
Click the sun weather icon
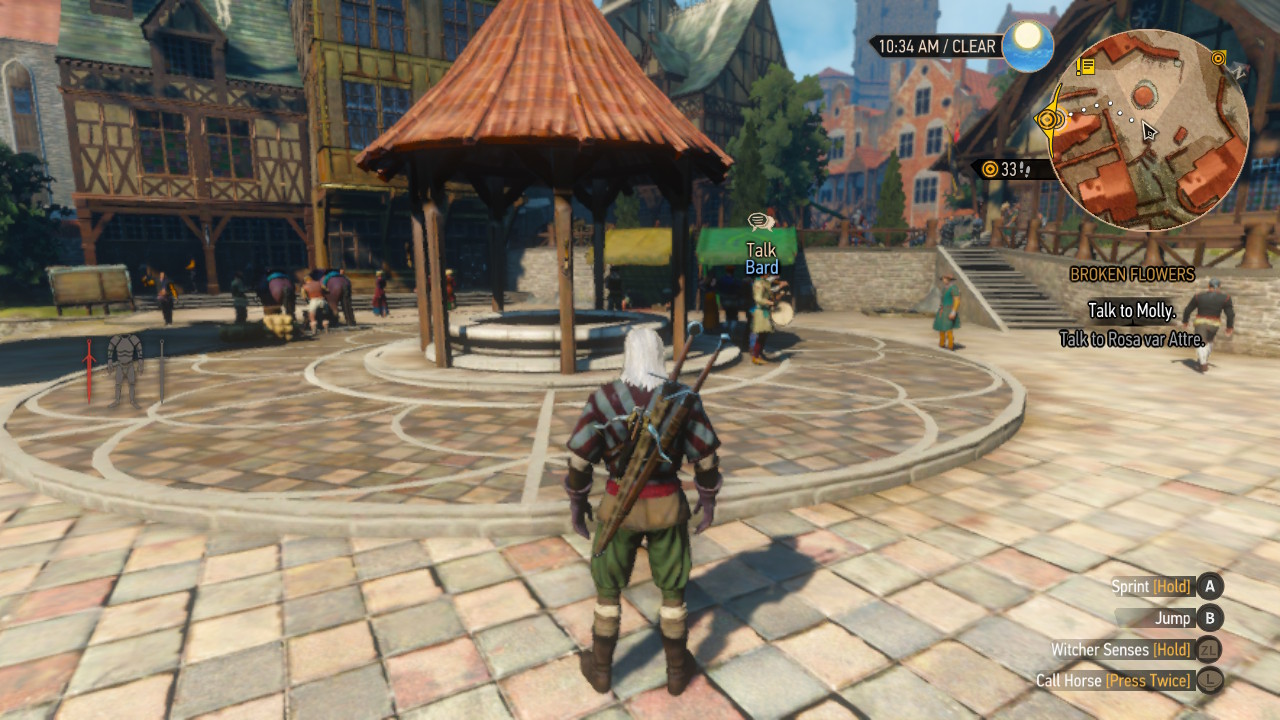click(1027, 46)
